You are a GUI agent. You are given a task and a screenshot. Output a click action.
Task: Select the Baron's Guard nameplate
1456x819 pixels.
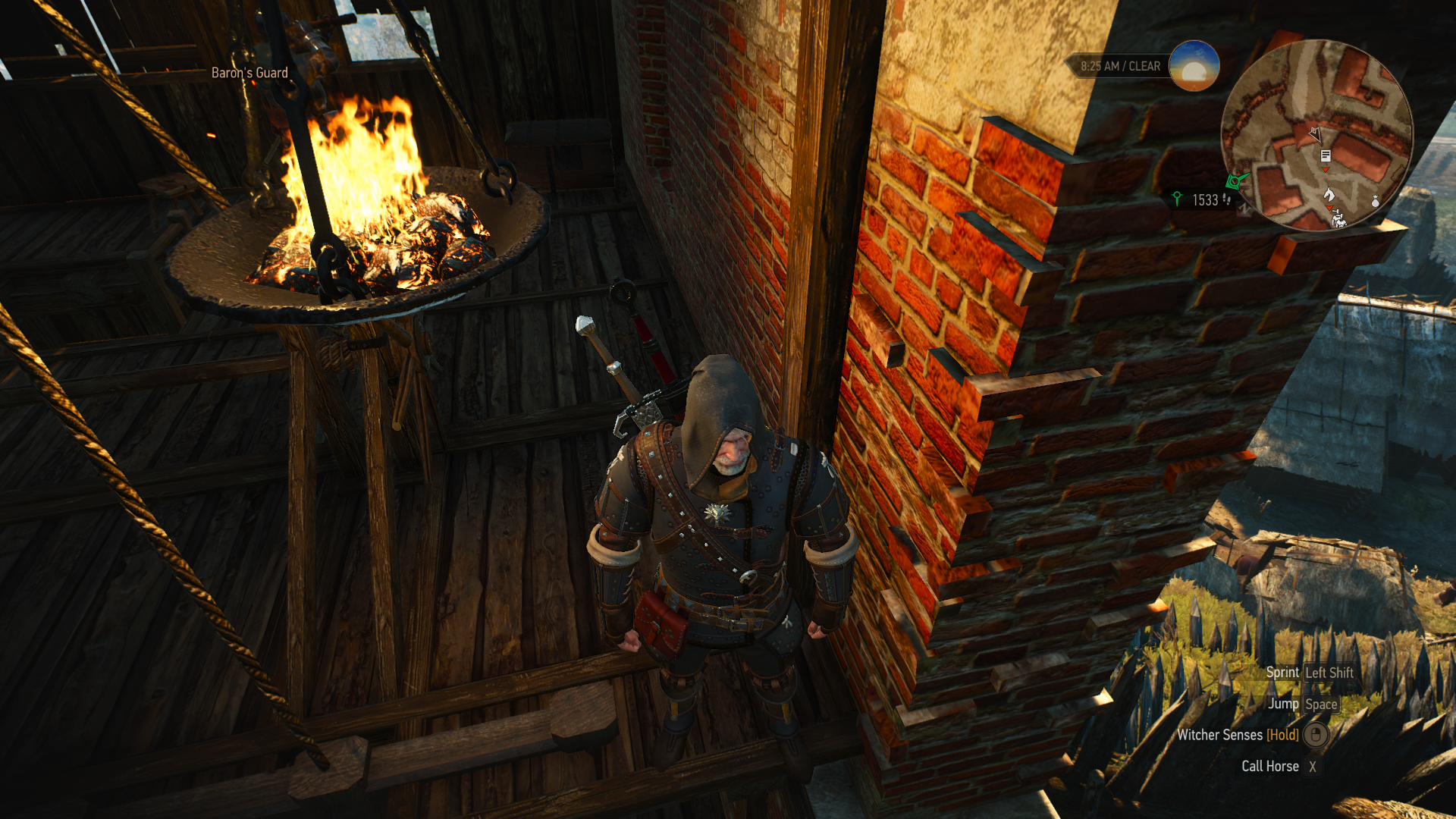click(x=250, y=74)
